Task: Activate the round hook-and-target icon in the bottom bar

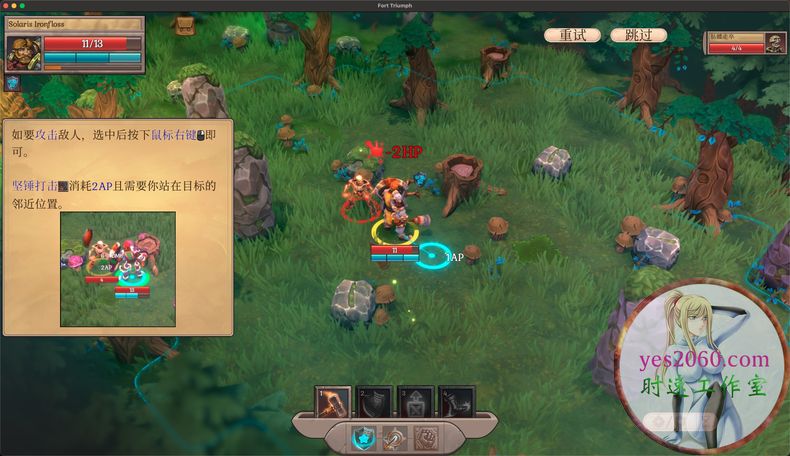Action: point(395,438)
